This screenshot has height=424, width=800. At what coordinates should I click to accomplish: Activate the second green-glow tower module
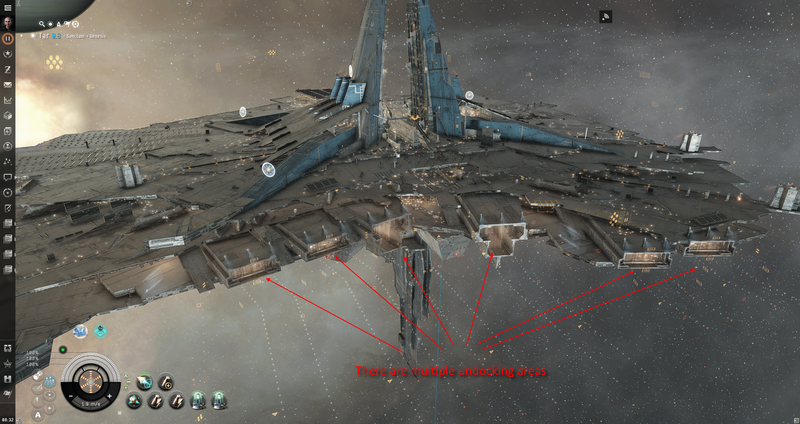[x=219, y=401]
